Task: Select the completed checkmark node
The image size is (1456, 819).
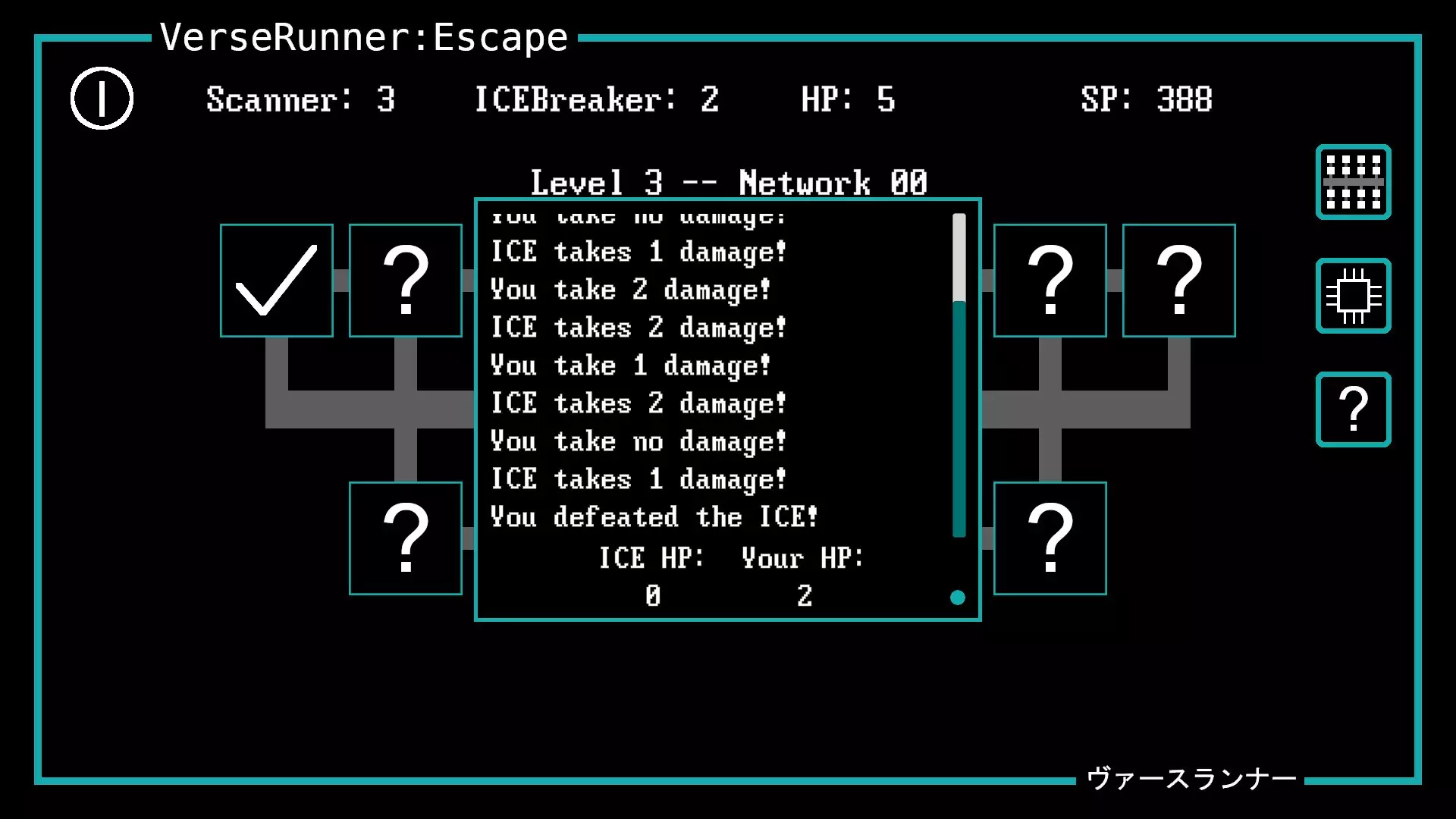Action: pos(277,281)
